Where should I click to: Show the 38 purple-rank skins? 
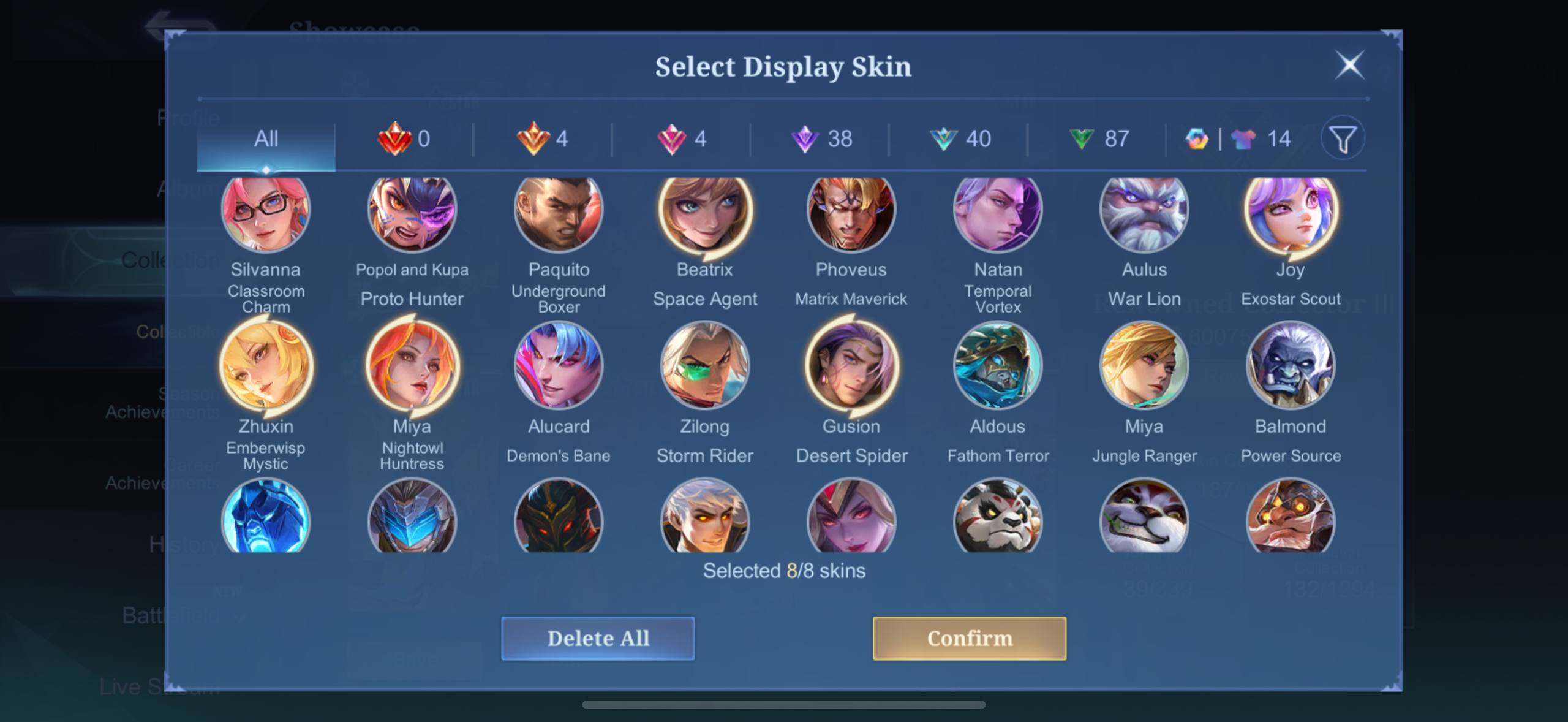(821, 139)
